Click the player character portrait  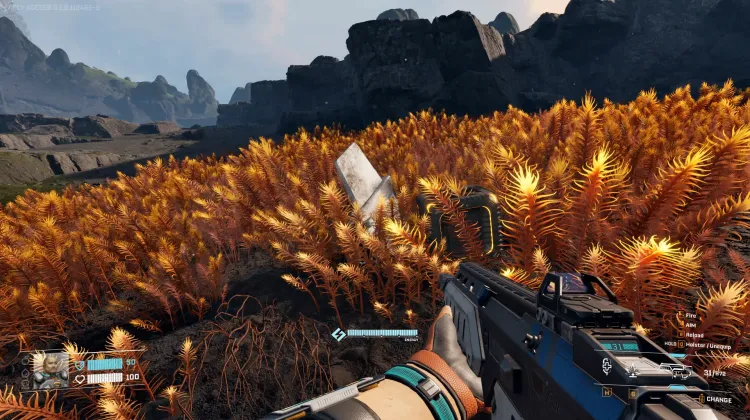pos(46,370)
